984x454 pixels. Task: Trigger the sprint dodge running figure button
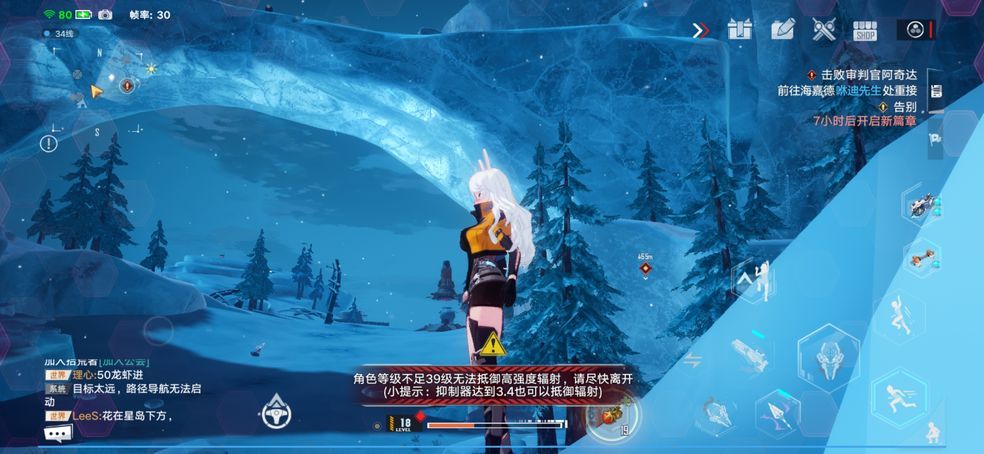point(900,398)
